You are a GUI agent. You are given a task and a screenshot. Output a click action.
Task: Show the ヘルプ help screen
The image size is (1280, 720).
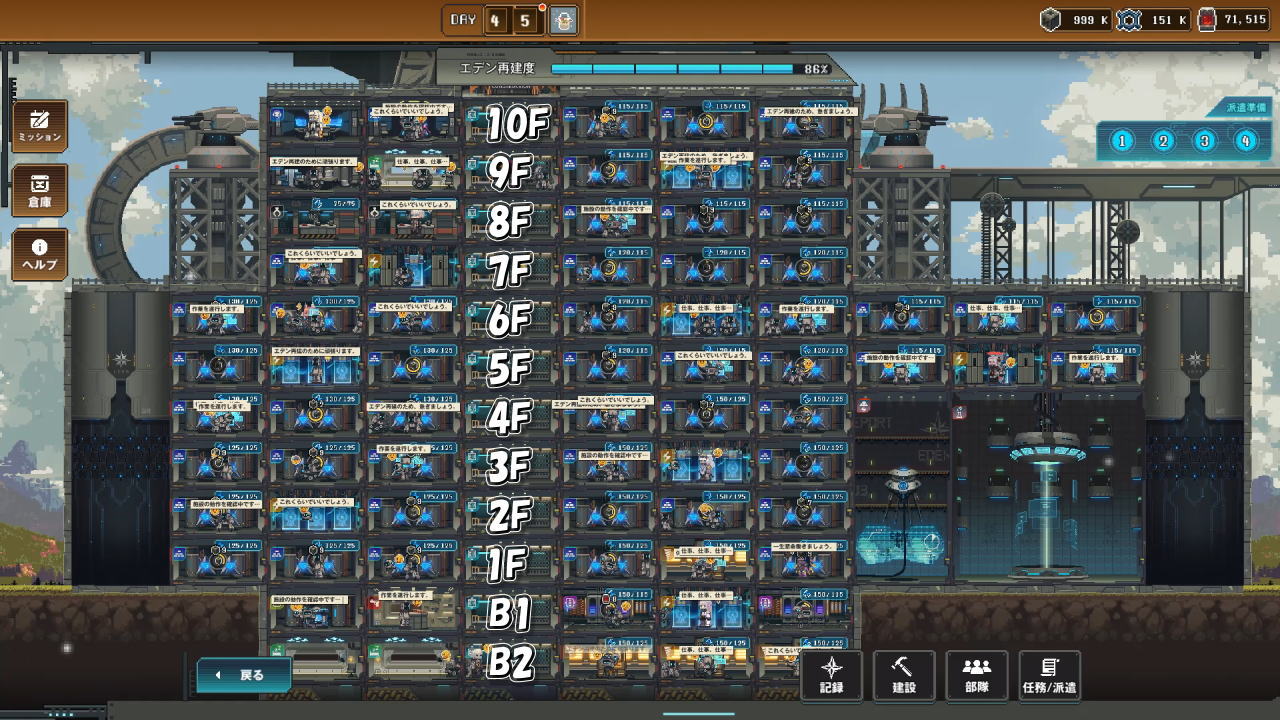click(x=40, y=254)
